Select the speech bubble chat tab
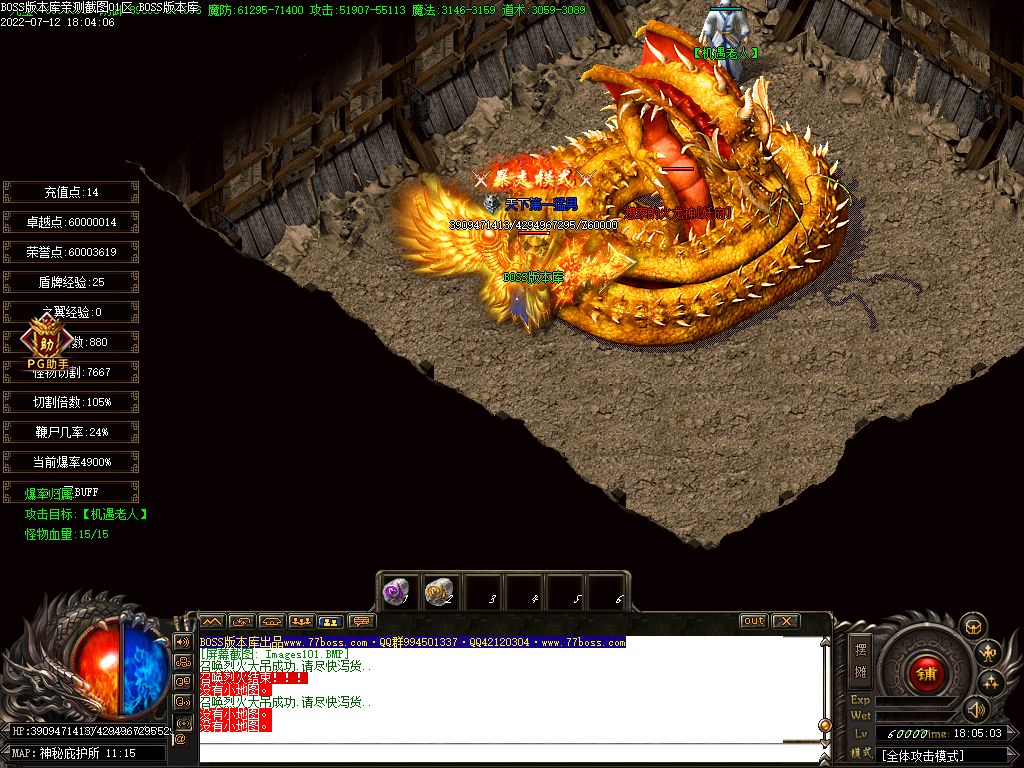The image size is (1024, 768). [361, 621]
